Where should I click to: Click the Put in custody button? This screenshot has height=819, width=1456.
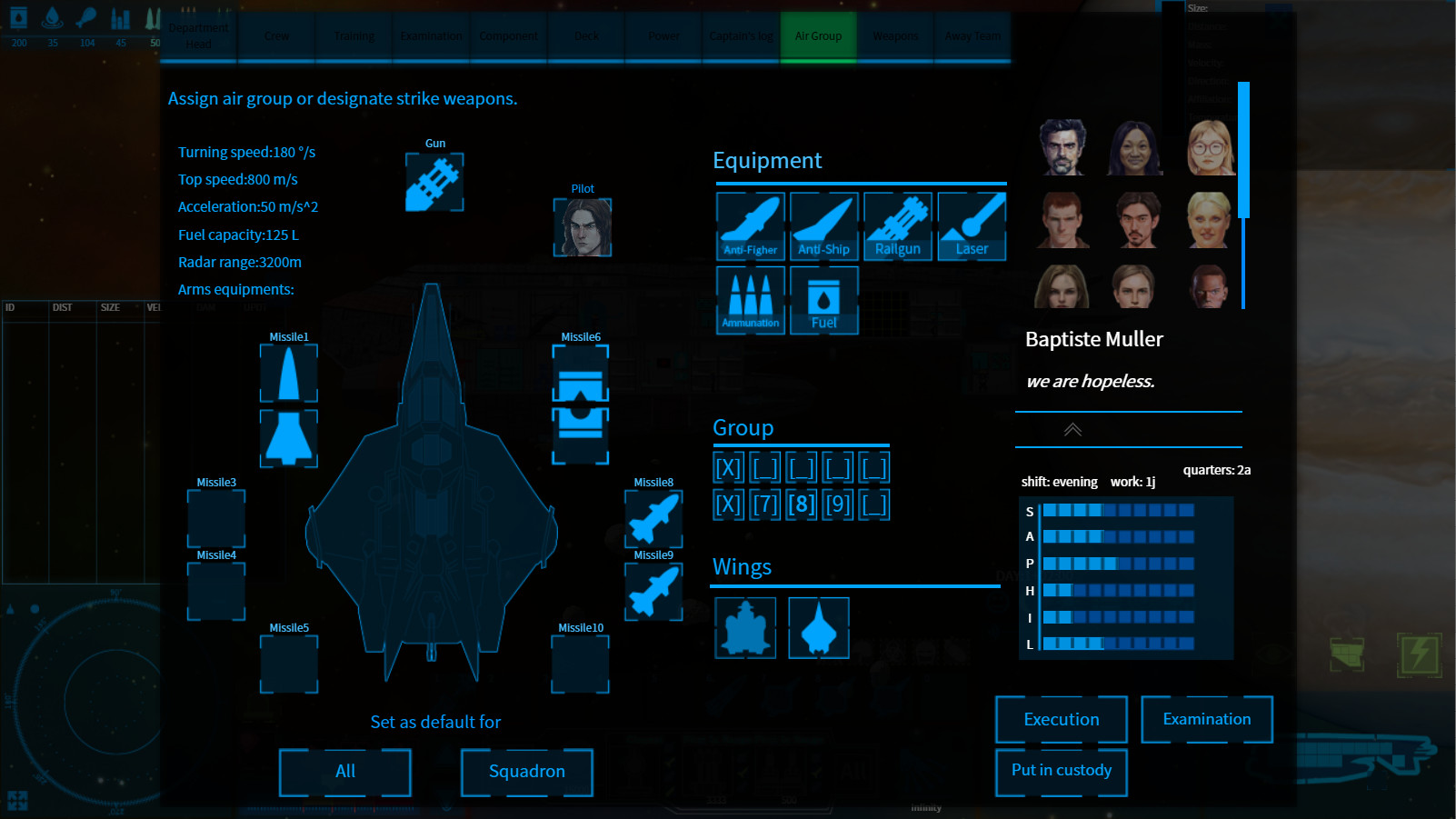pyautogui.click(x=1061, y=771)
